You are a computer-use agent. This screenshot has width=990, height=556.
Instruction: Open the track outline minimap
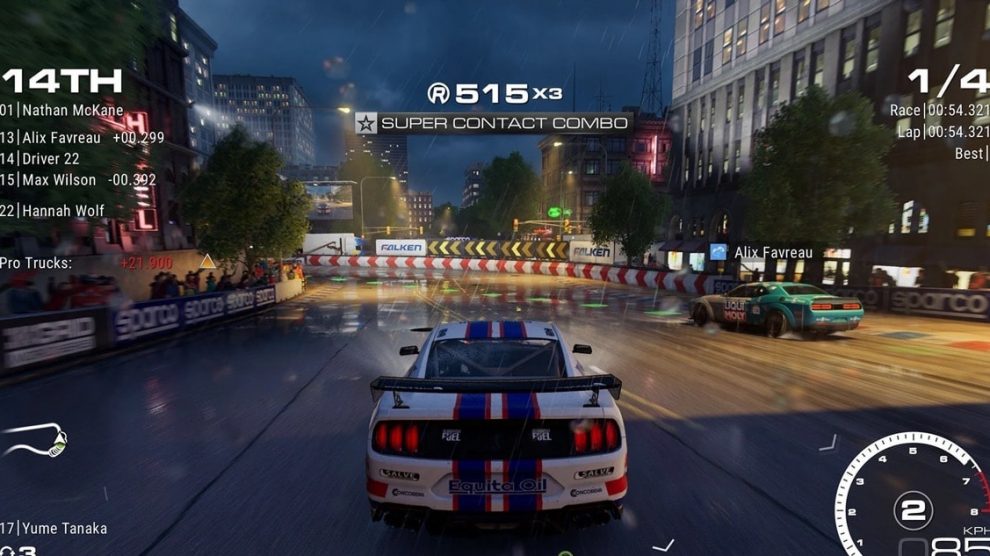coord(36,439)
